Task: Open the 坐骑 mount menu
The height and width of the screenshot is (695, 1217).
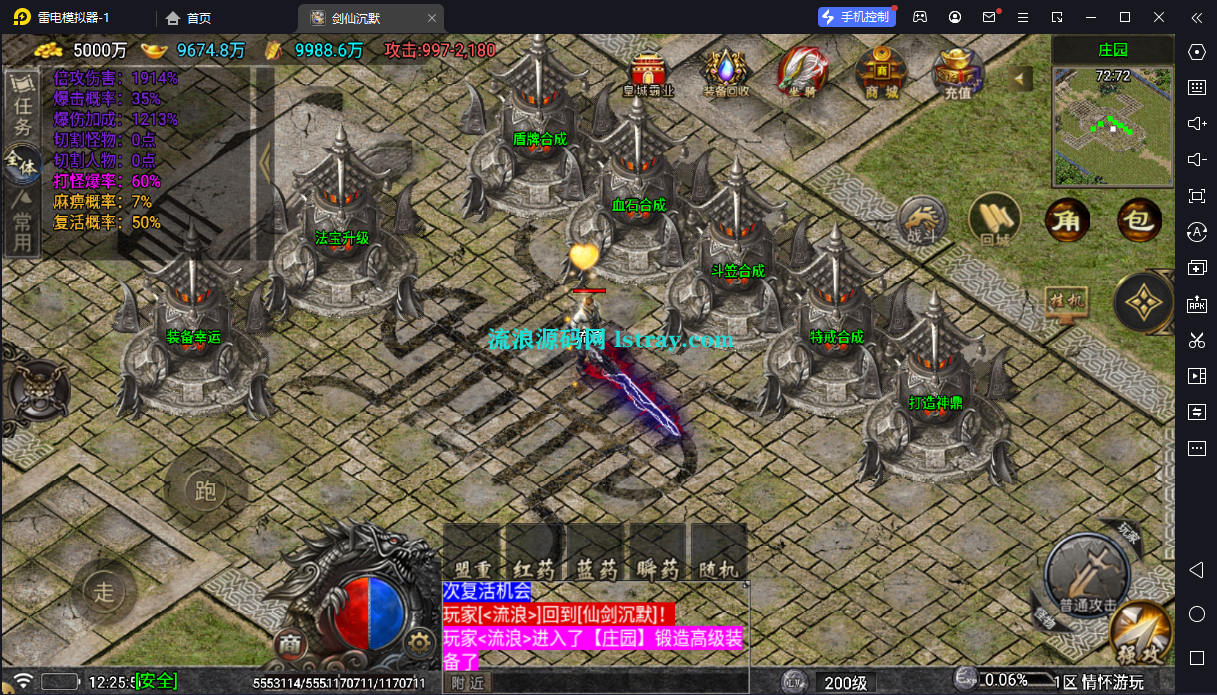Action: pyautogui.click(x=802, y=72)
